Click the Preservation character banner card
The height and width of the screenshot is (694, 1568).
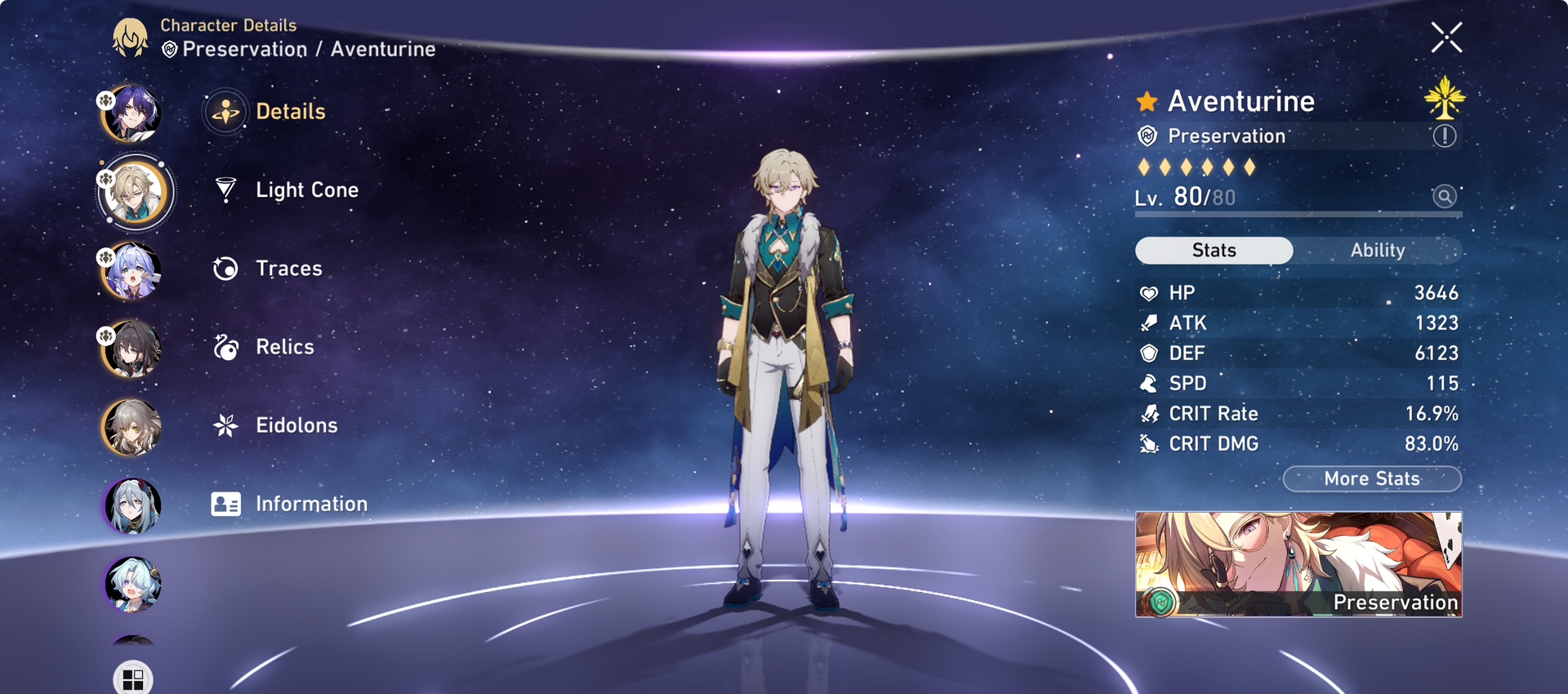1297,563
